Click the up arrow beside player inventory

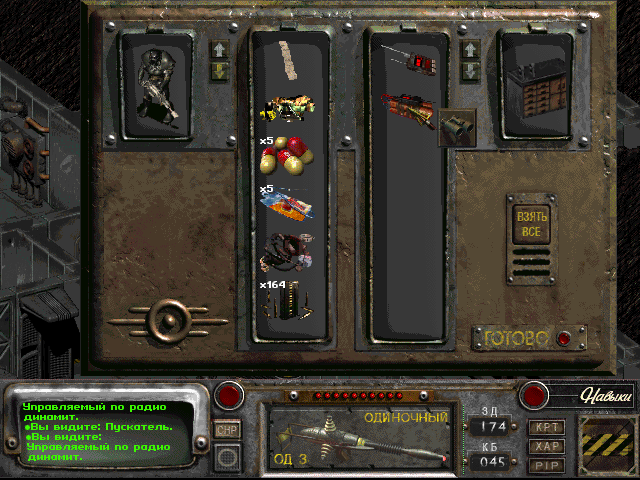click(x=220, y=49)
